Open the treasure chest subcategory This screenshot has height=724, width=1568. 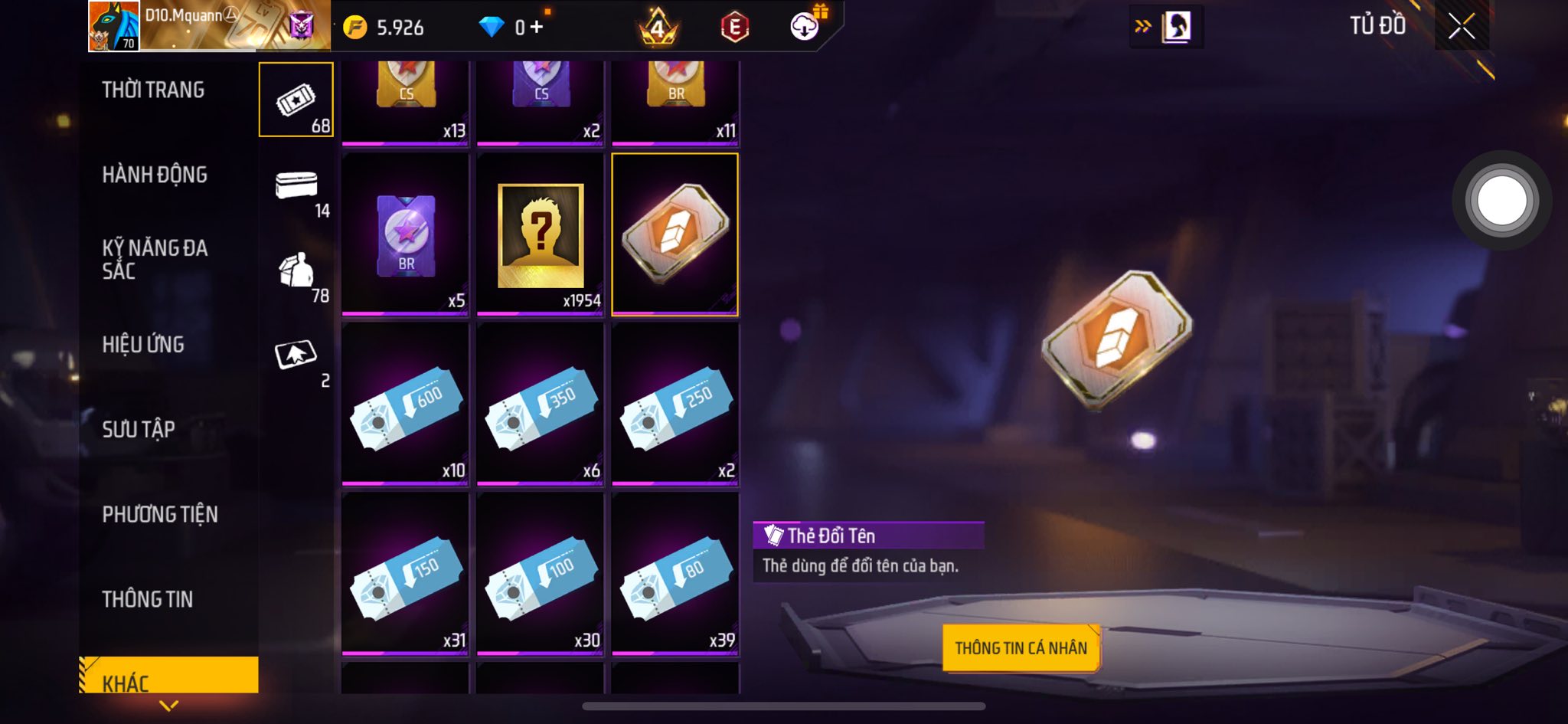(x=296, y=186)
